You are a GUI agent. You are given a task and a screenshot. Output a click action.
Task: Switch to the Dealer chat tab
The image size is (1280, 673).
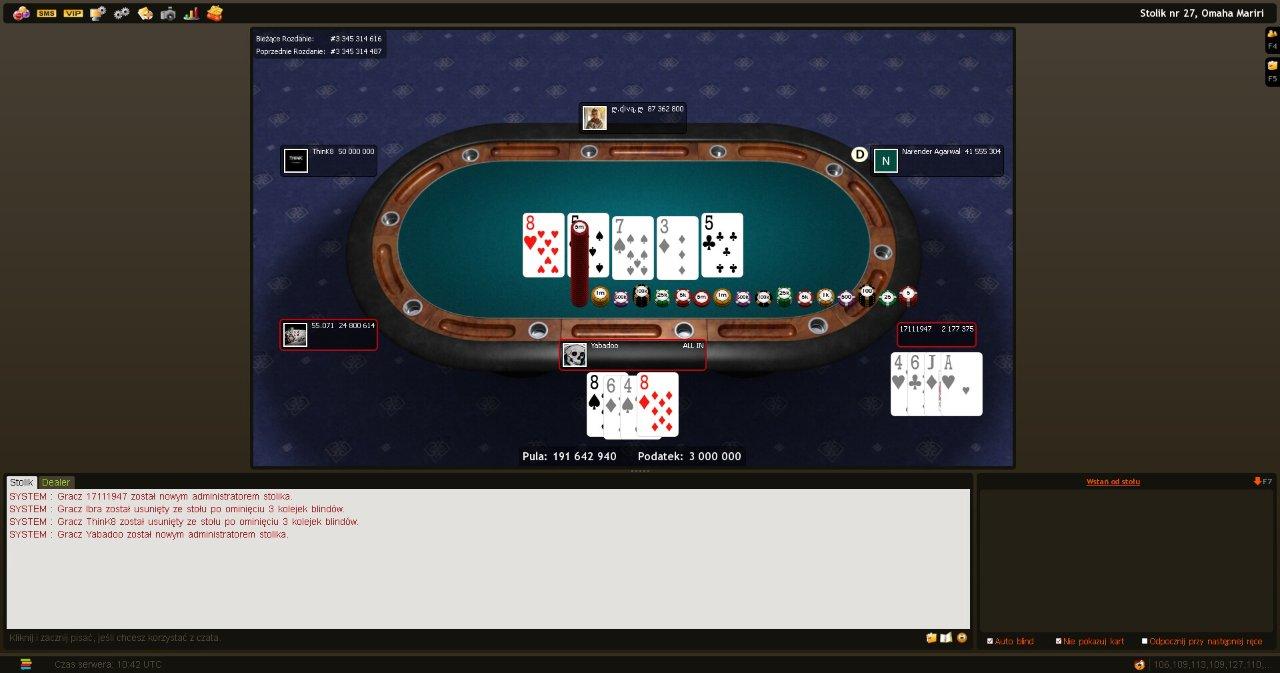(56, 482)
